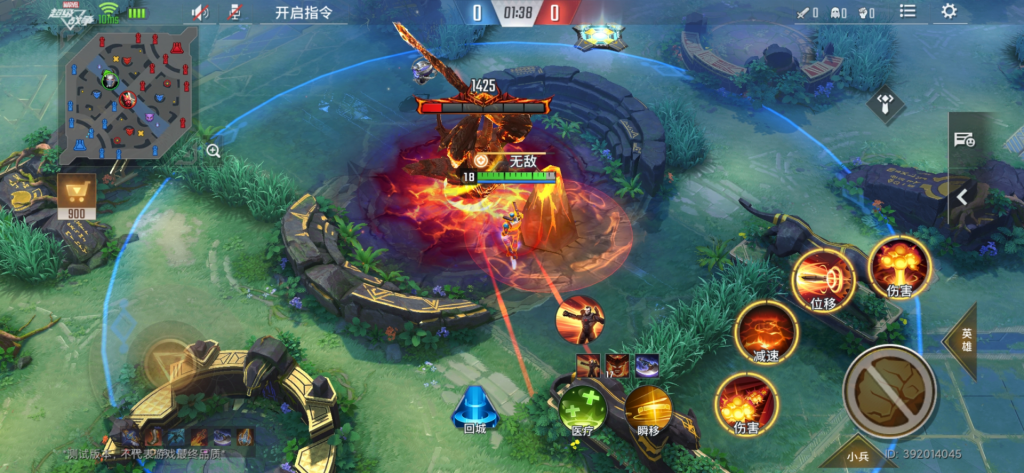
Task: Activate the 位移 dash skill
Action: pyautogui.click(x=823, y=277)
